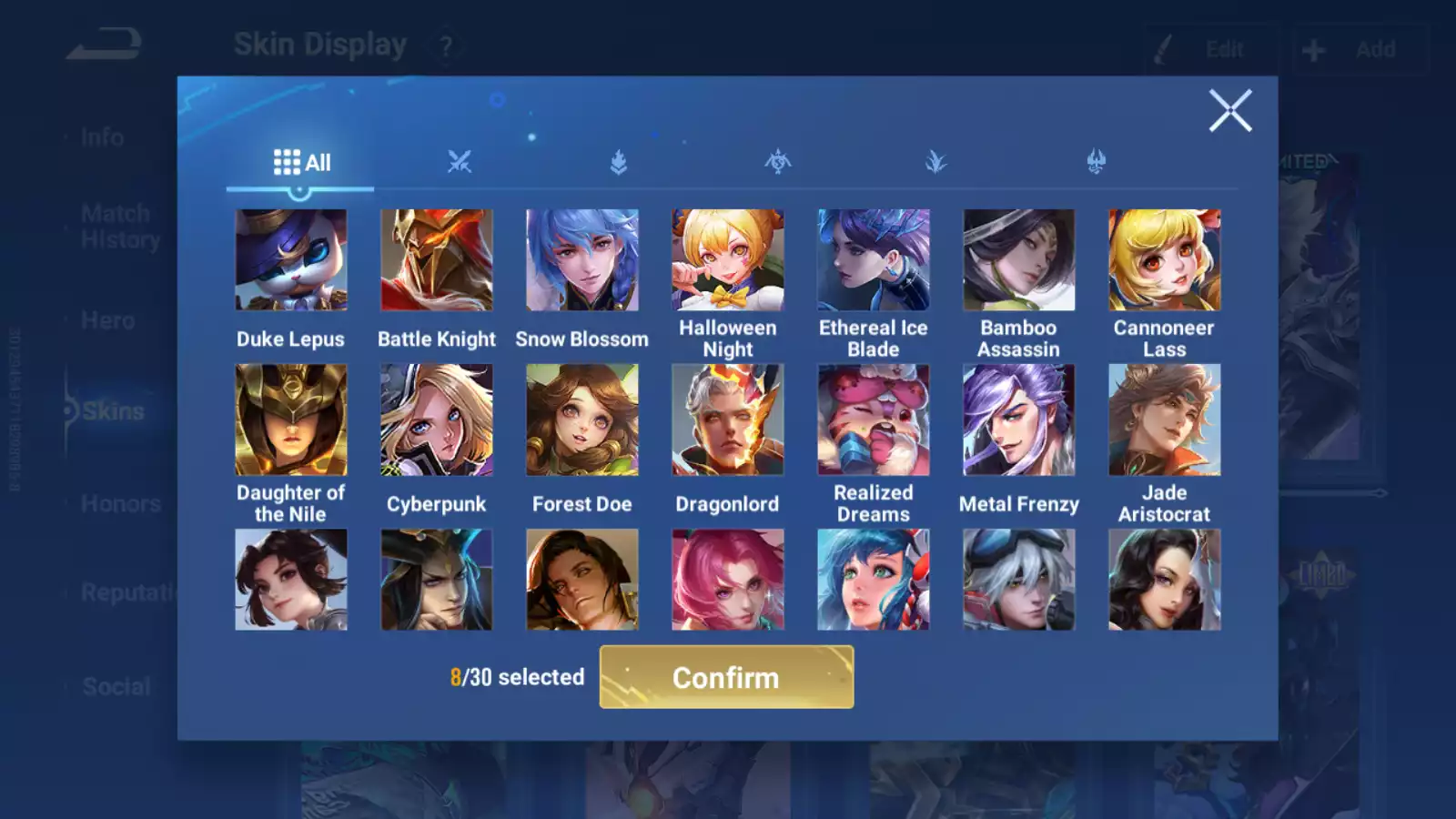Screen dimensions: 1456x819
Task: Select the Jade Aristocrat skin
Action: 1164,420
